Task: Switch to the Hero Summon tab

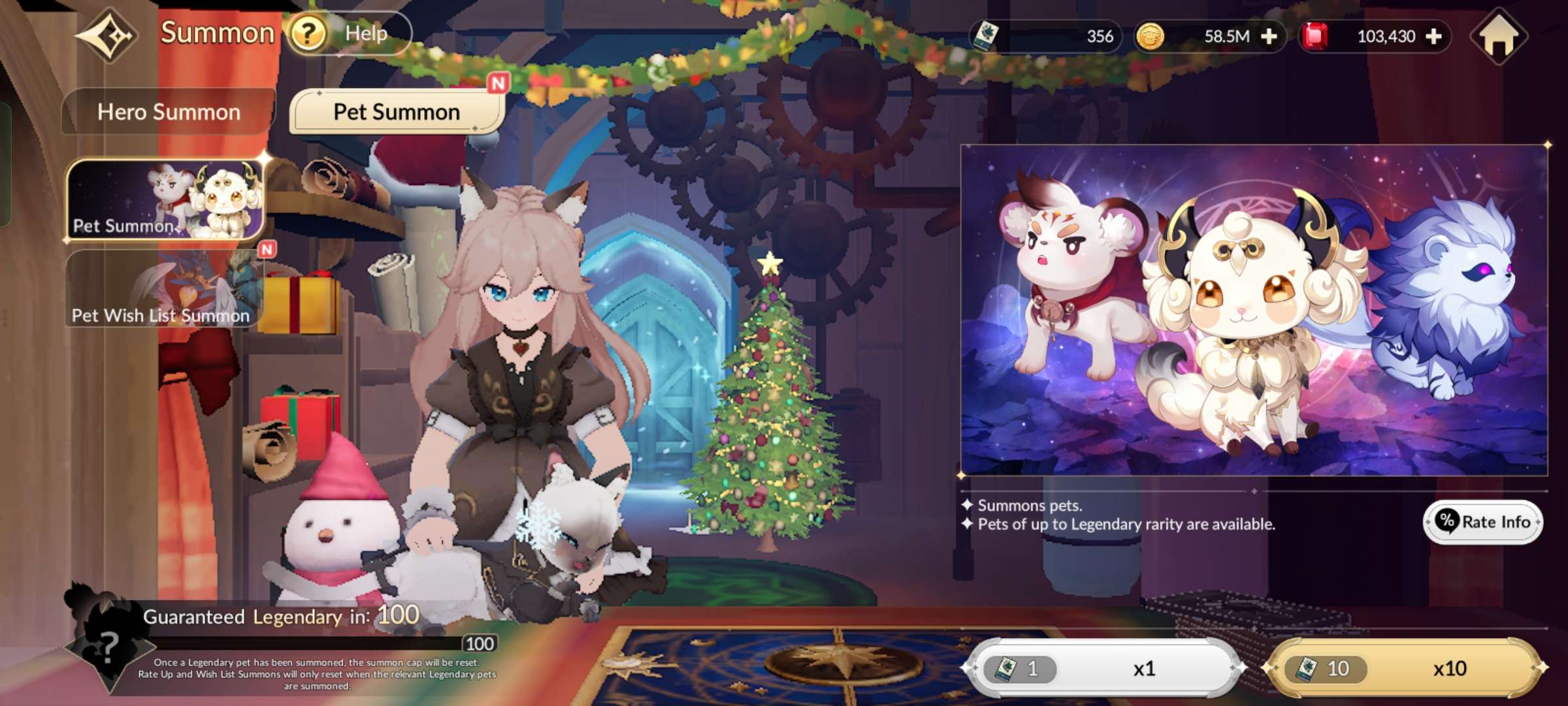Action: [169, 112]
